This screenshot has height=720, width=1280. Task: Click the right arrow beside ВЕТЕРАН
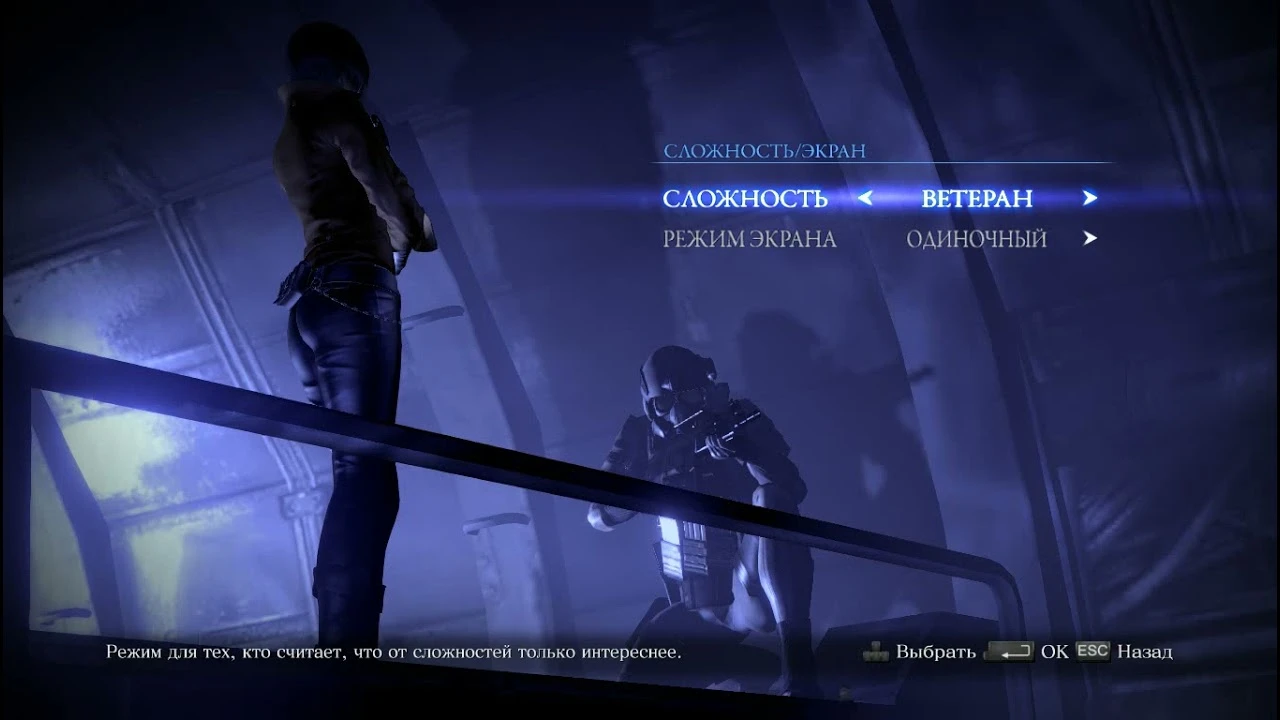(x=1090, y=198)
